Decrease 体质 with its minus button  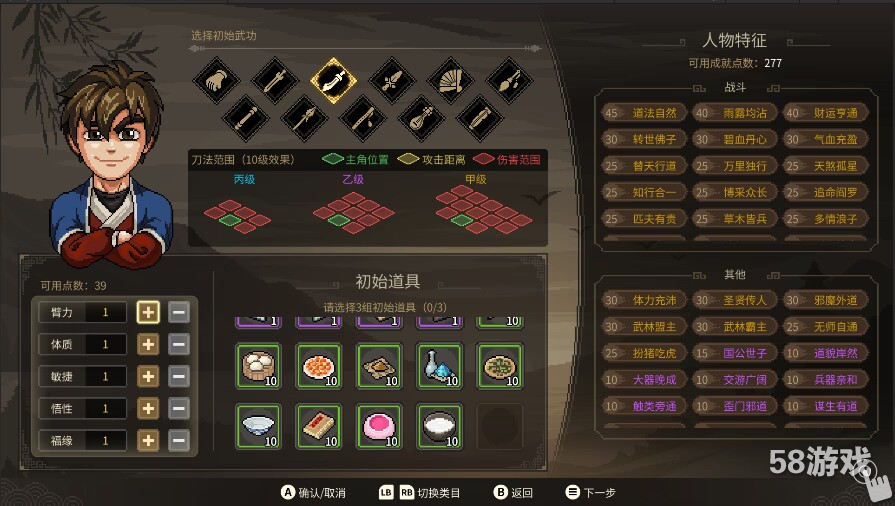tap(179, 344)
